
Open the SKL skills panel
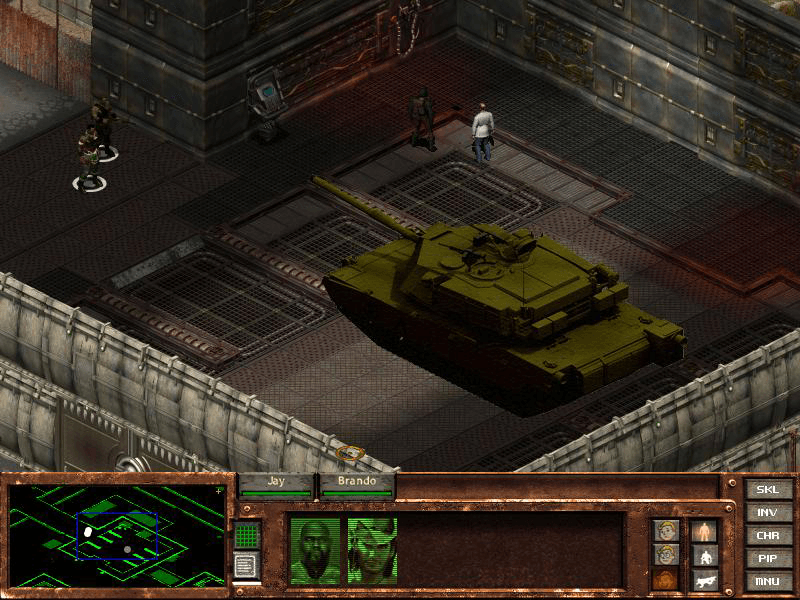pyautogui.click(x=766, y=489)
